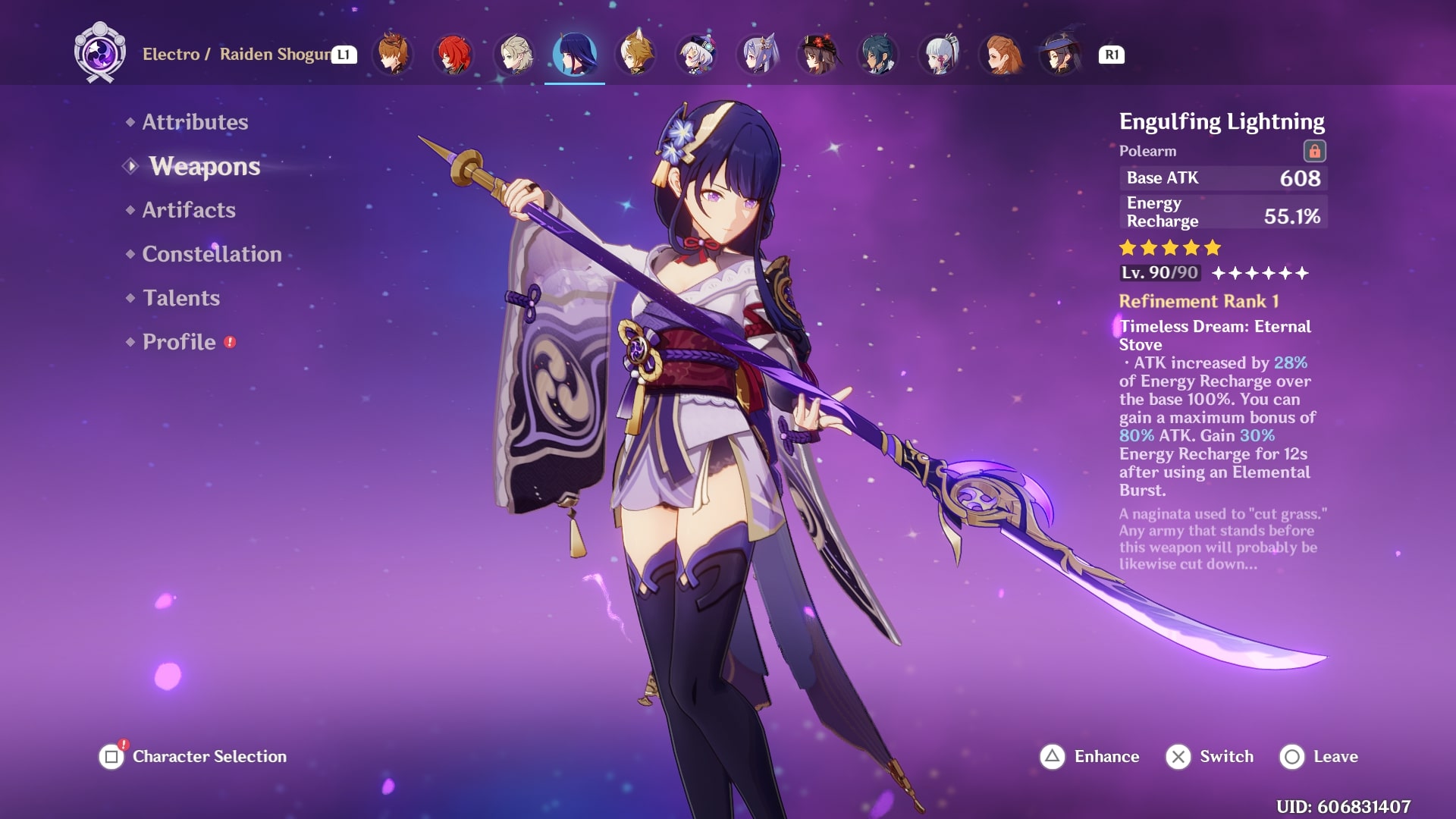This screenshot has height=819, width=1456.
Task: Show the Talents section
Action: 181,298
